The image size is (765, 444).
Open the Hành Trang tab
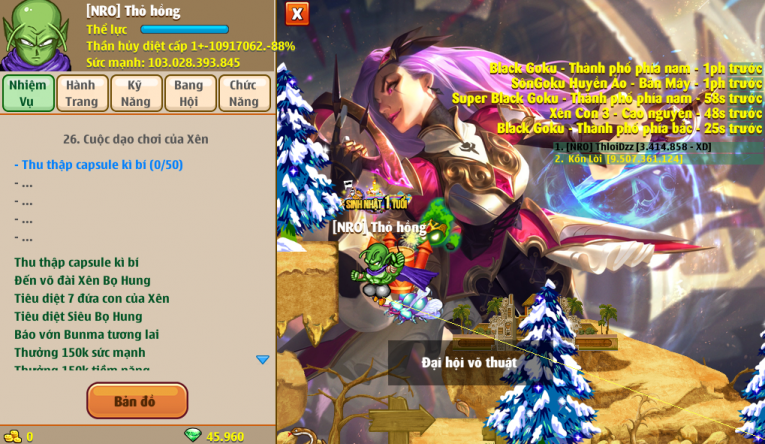pyautogui.click(x=82, y=93)
